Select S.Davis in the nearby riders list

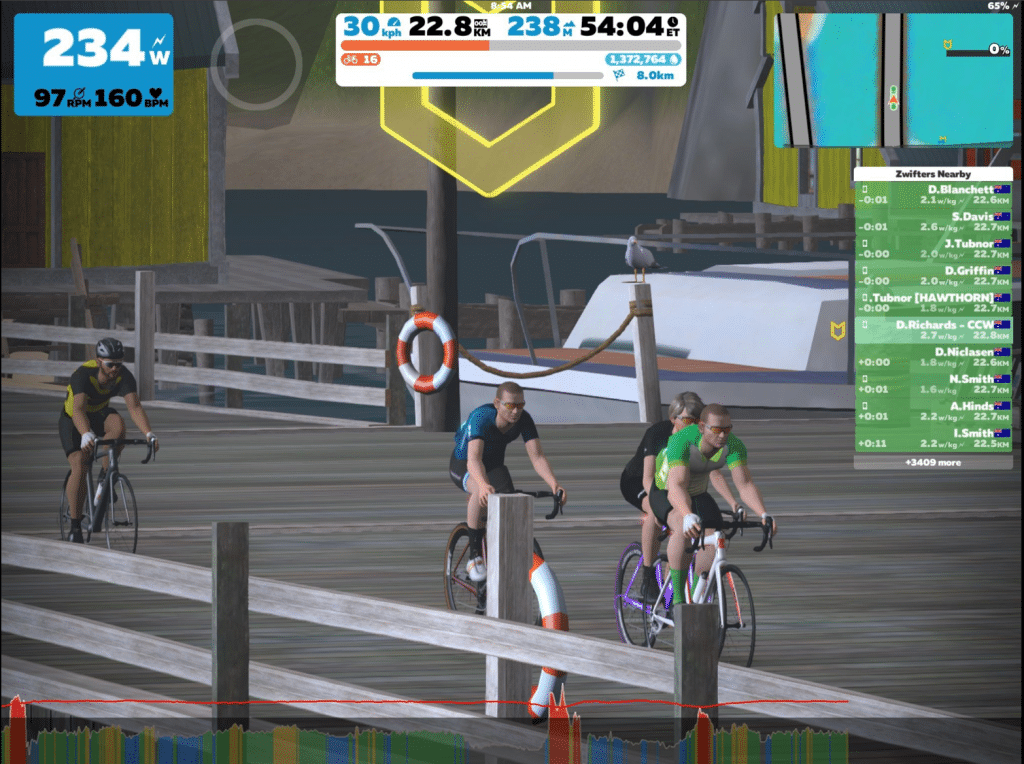pos(933,221)
